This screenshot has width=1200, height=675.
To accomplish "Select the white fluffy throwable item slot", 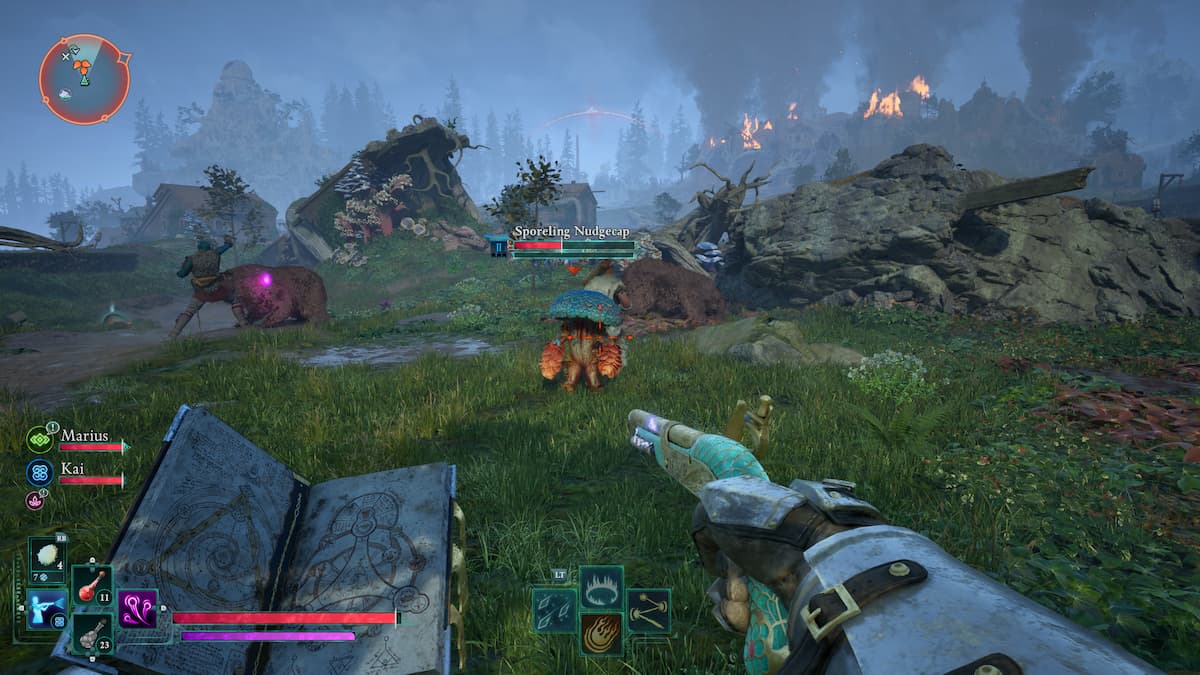I will 47,558.
